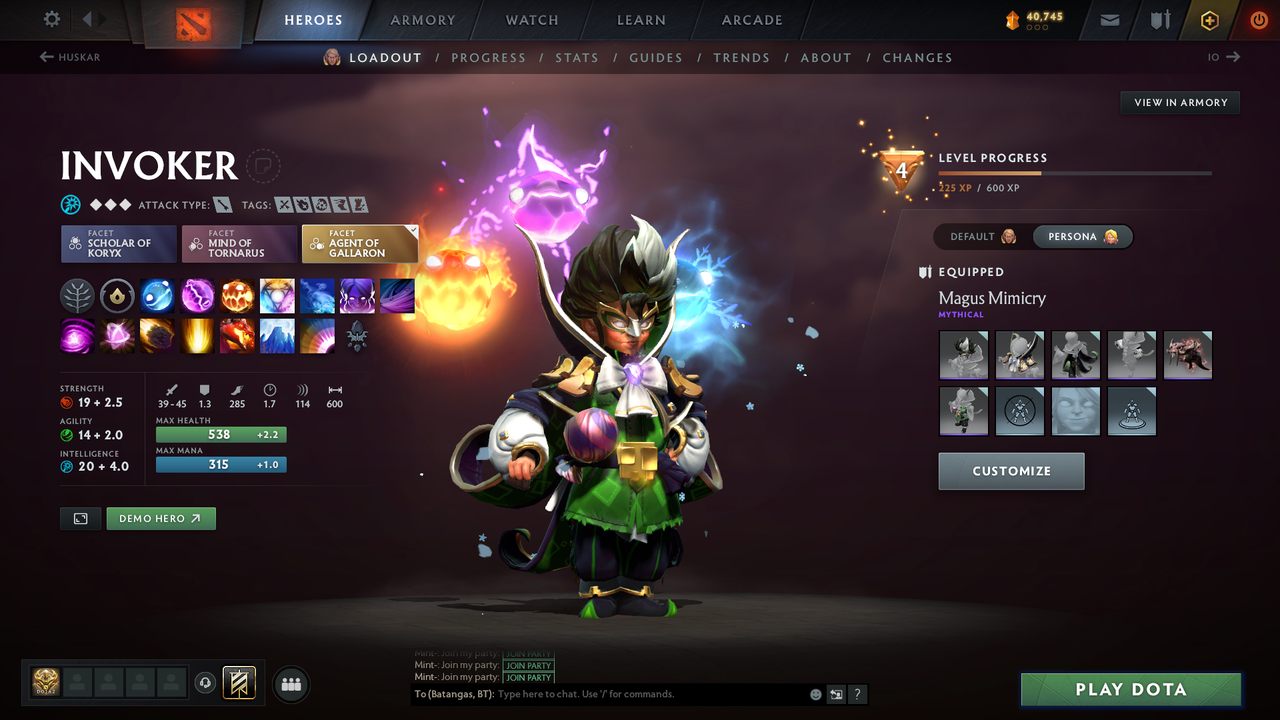Select the Exort ability icon
Image resolution: width=1280 pixels, height=720 pixels.
click(x=237, y=295)
